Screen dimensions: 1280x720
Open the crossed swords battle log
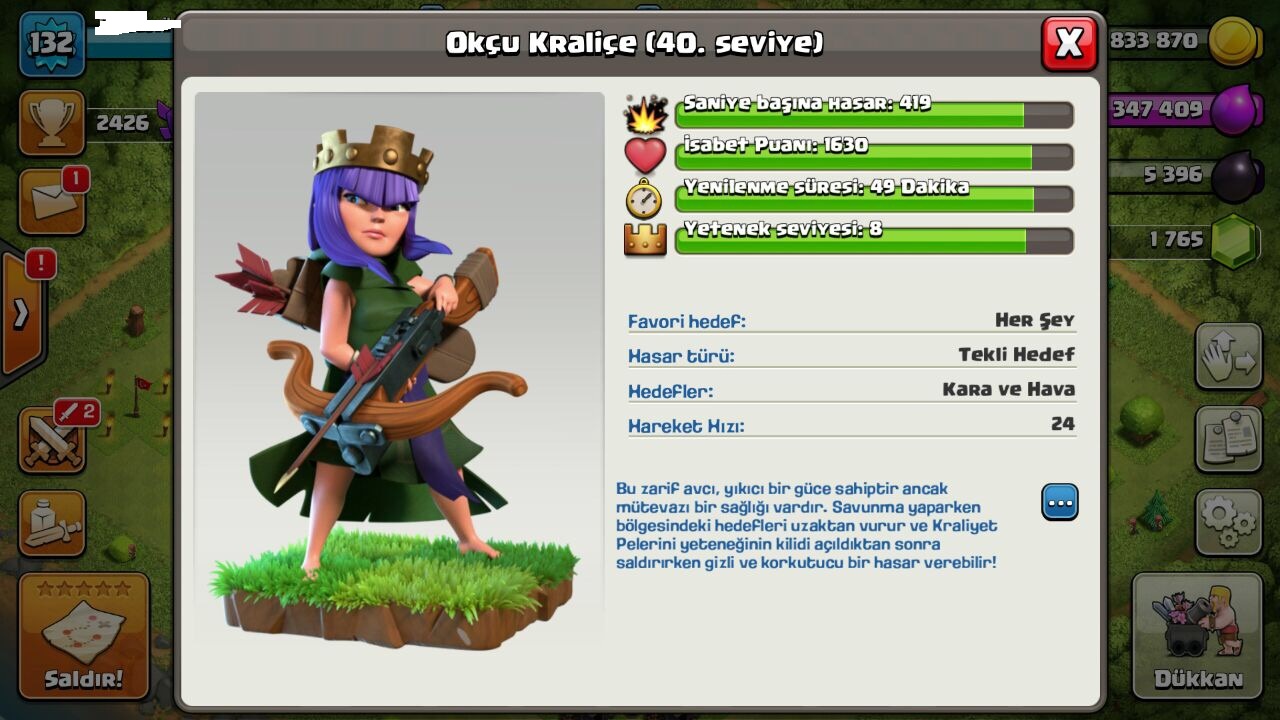point(51,441)
